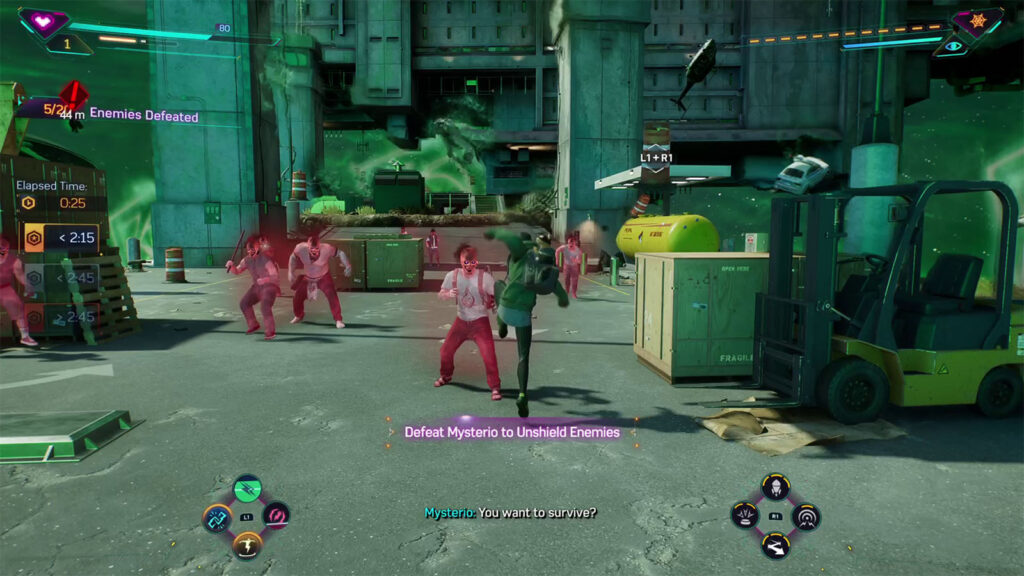Select the orange leaping figure ability

[x=247, y=545]
